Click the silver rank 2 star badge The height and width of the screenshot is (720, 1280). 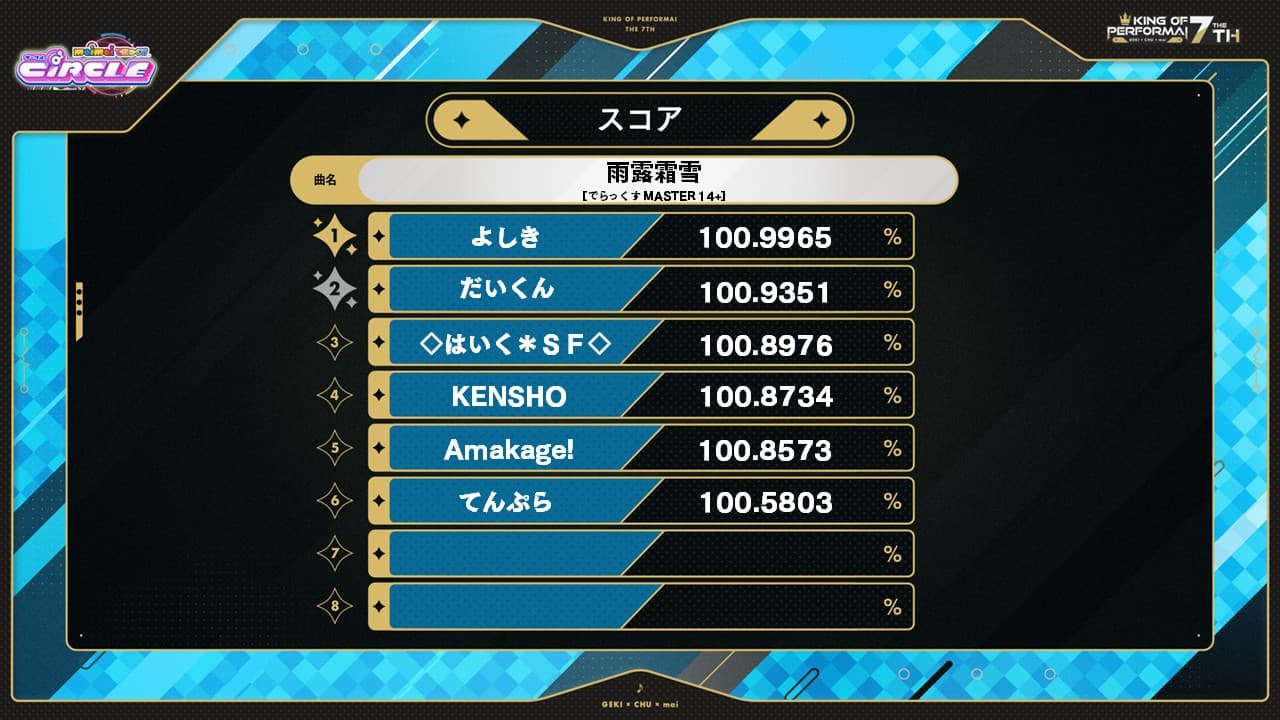click(338, 289)
